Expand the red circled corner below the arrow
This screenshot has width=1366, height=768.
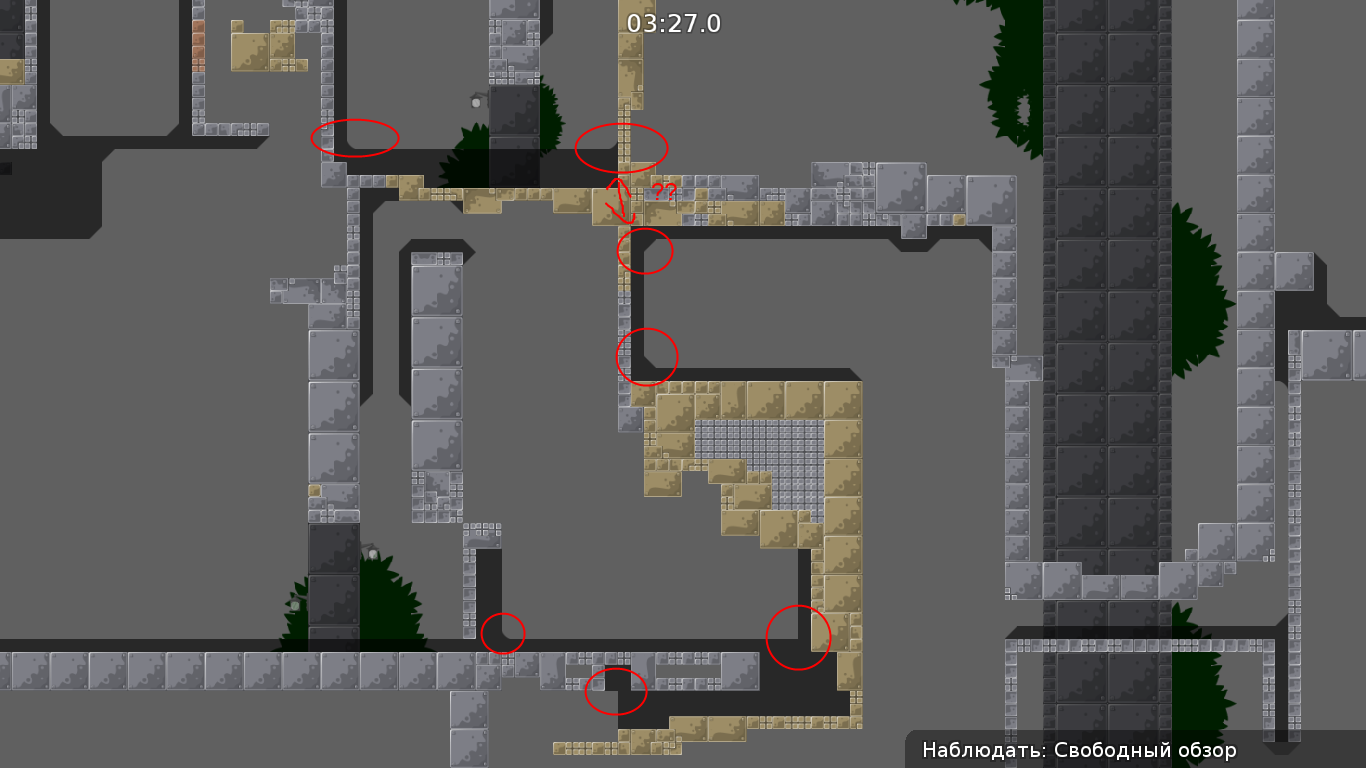(x=645, y=250)
